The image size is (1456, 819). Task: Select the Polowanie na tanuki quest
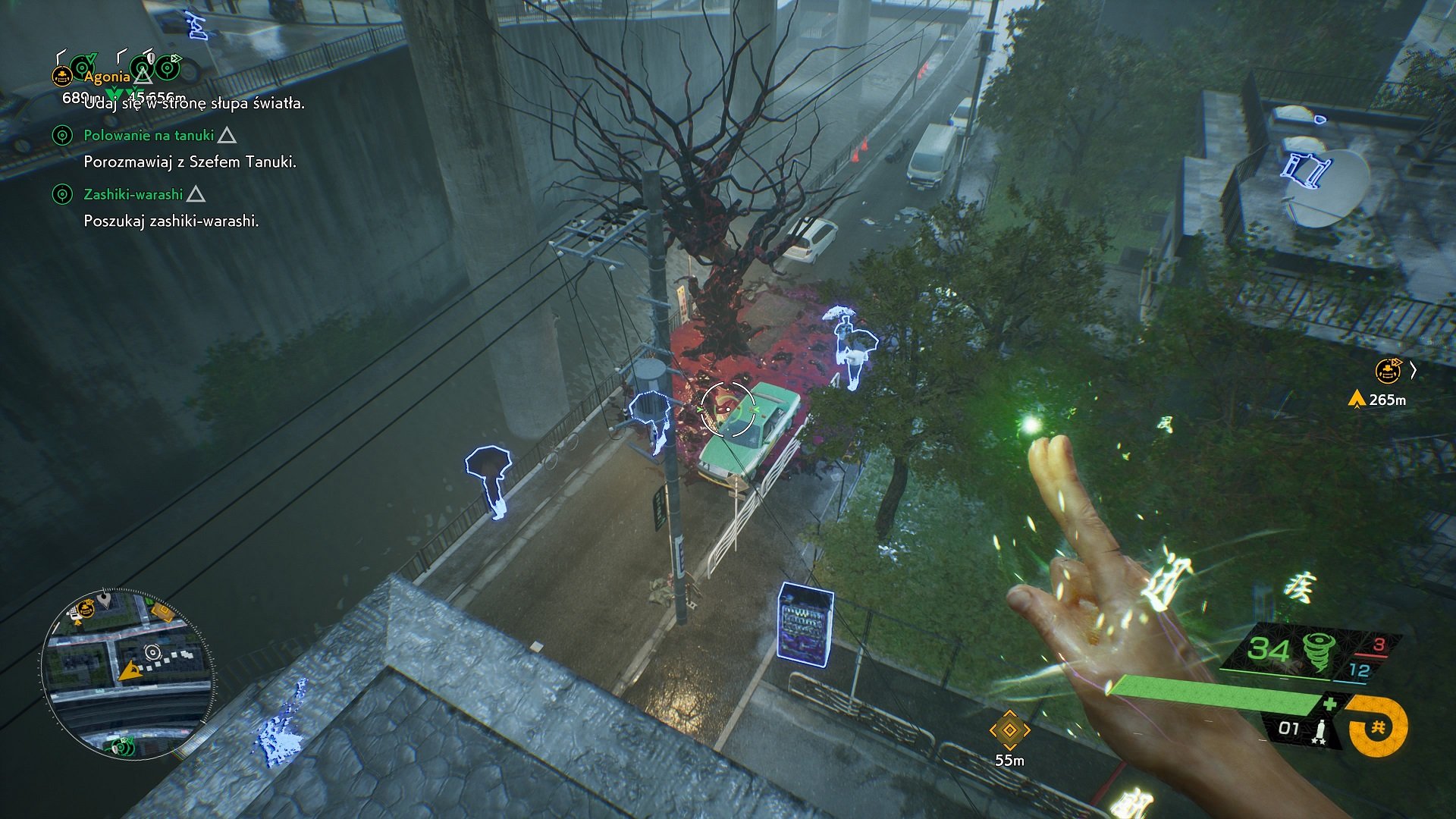coord(149,136)
